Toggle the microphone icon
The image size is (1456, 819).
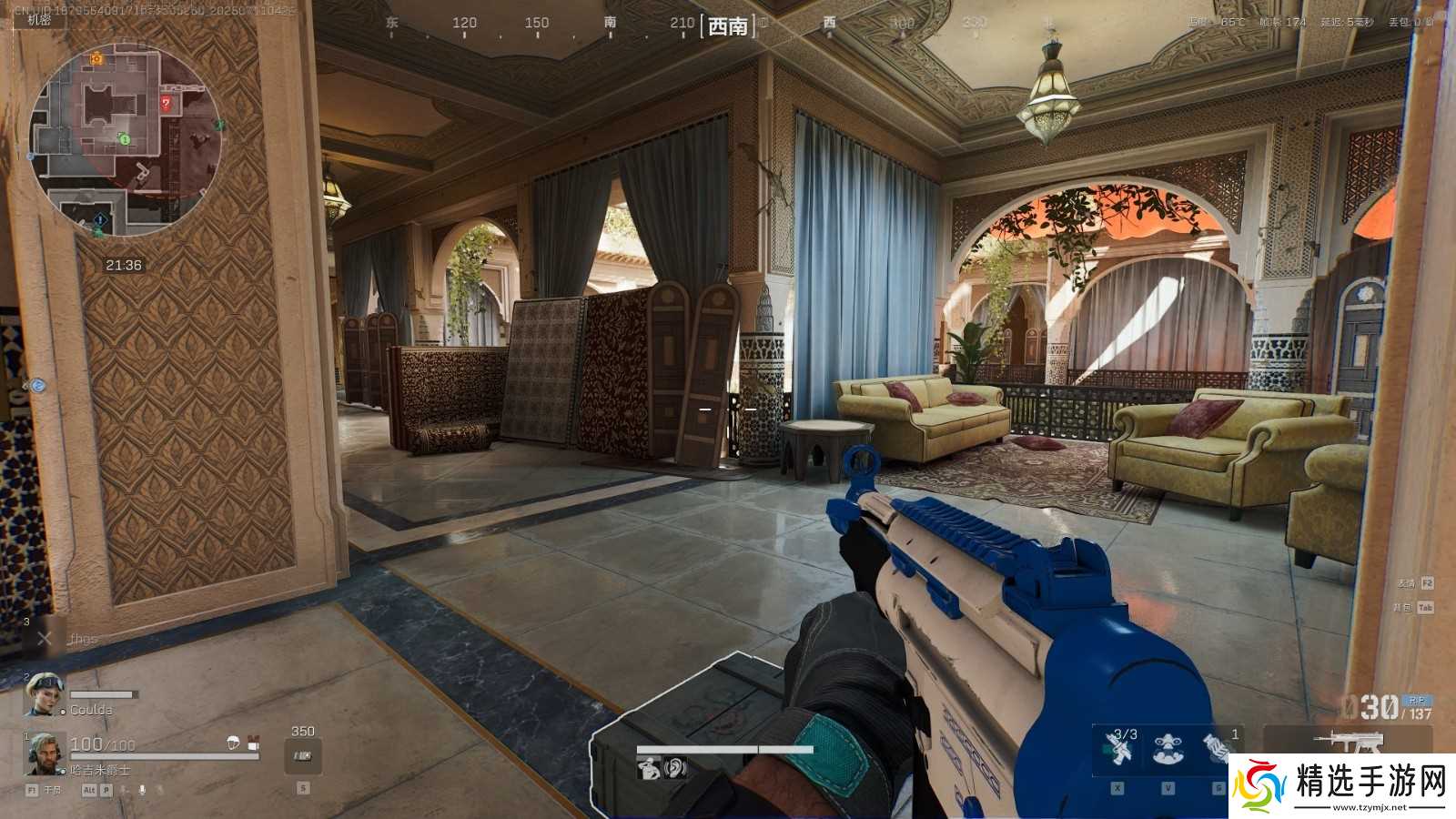(142, 790)
